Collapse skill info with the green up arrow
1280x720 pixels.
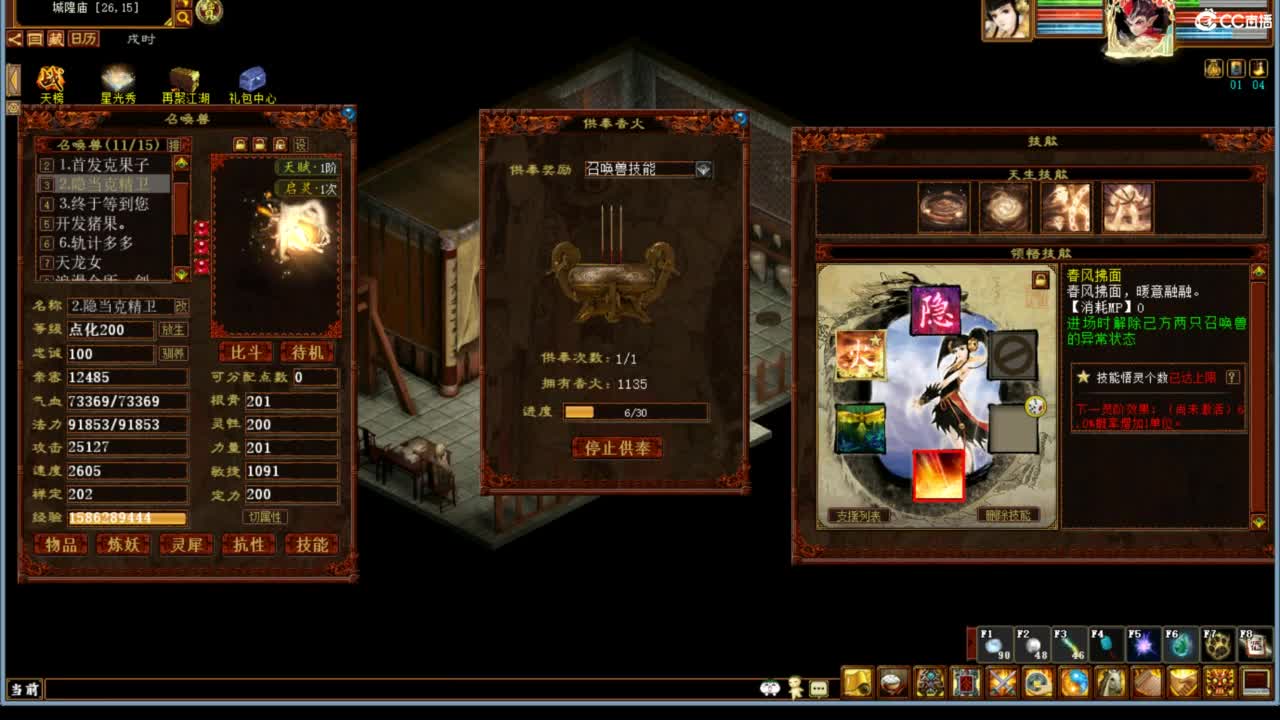coord(1258,270)
